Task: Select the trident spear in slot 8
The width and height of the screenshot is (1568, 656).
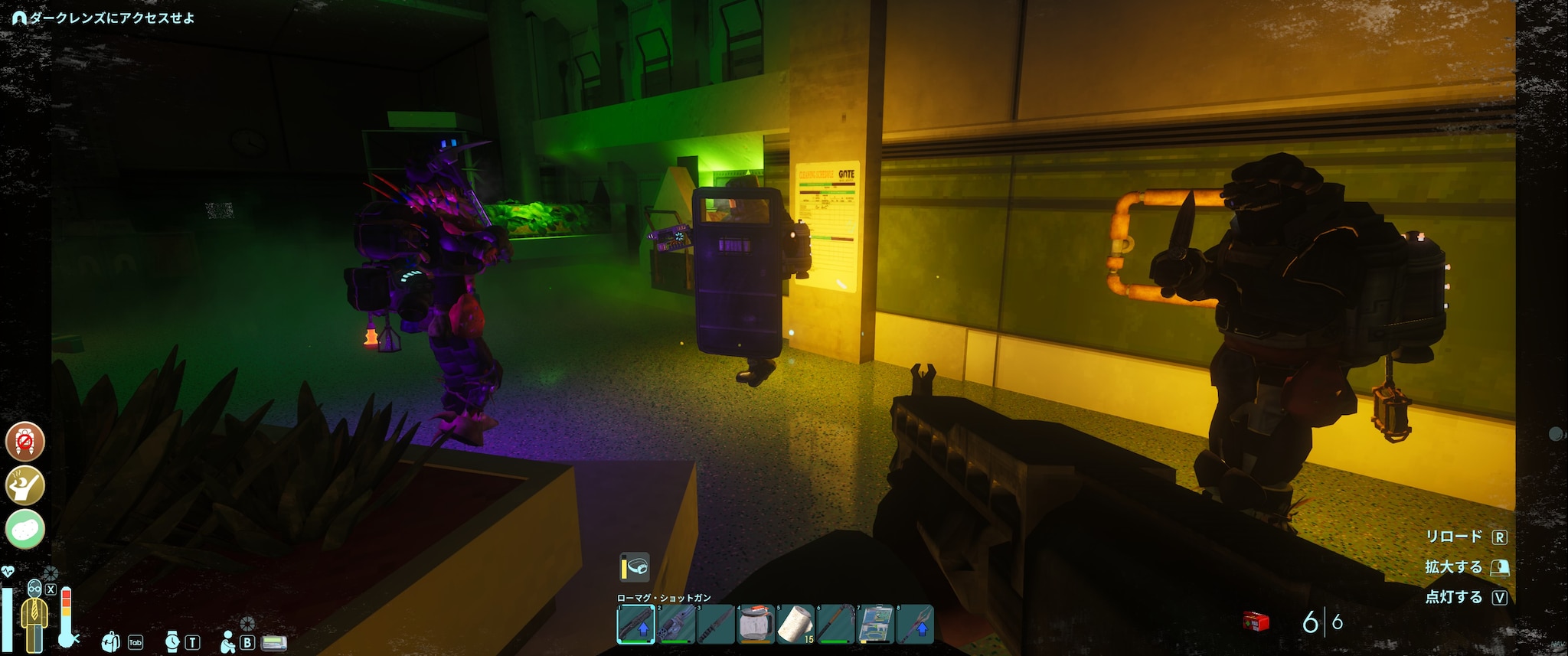Action: point(915,624)
